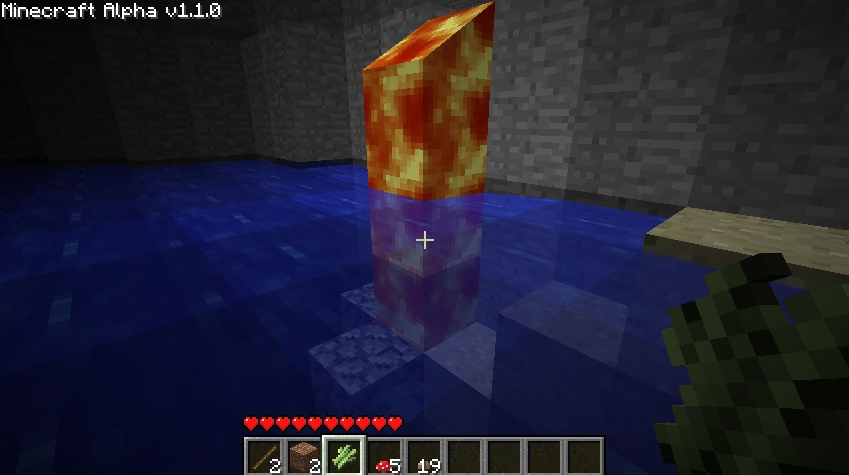
Task: Choose the green sugar cane slot
Action: (344, 456)
